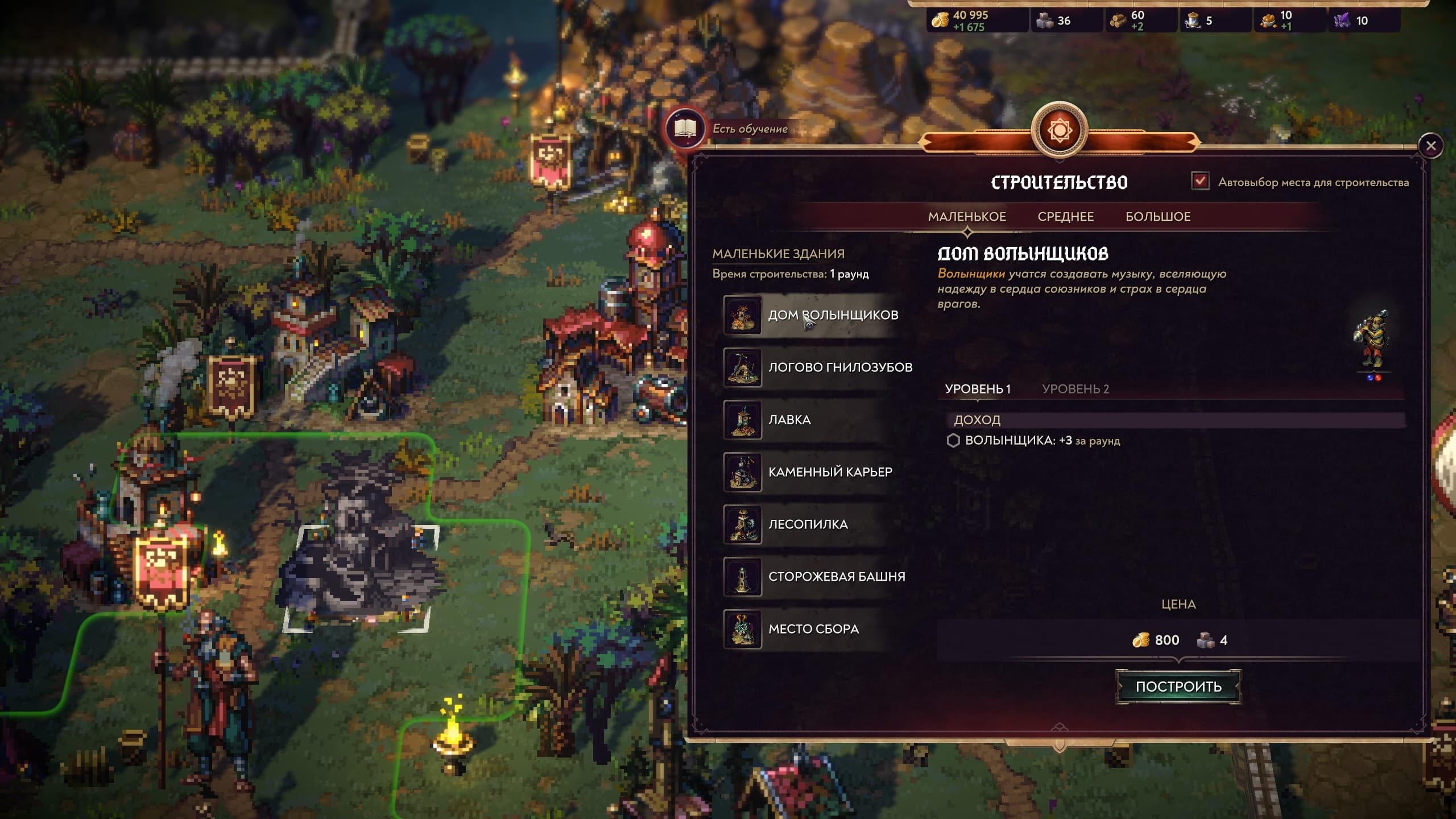Show the Уровень 2 details
The height and width of the screenshot is (819, 1456).
coord(1075,389)
